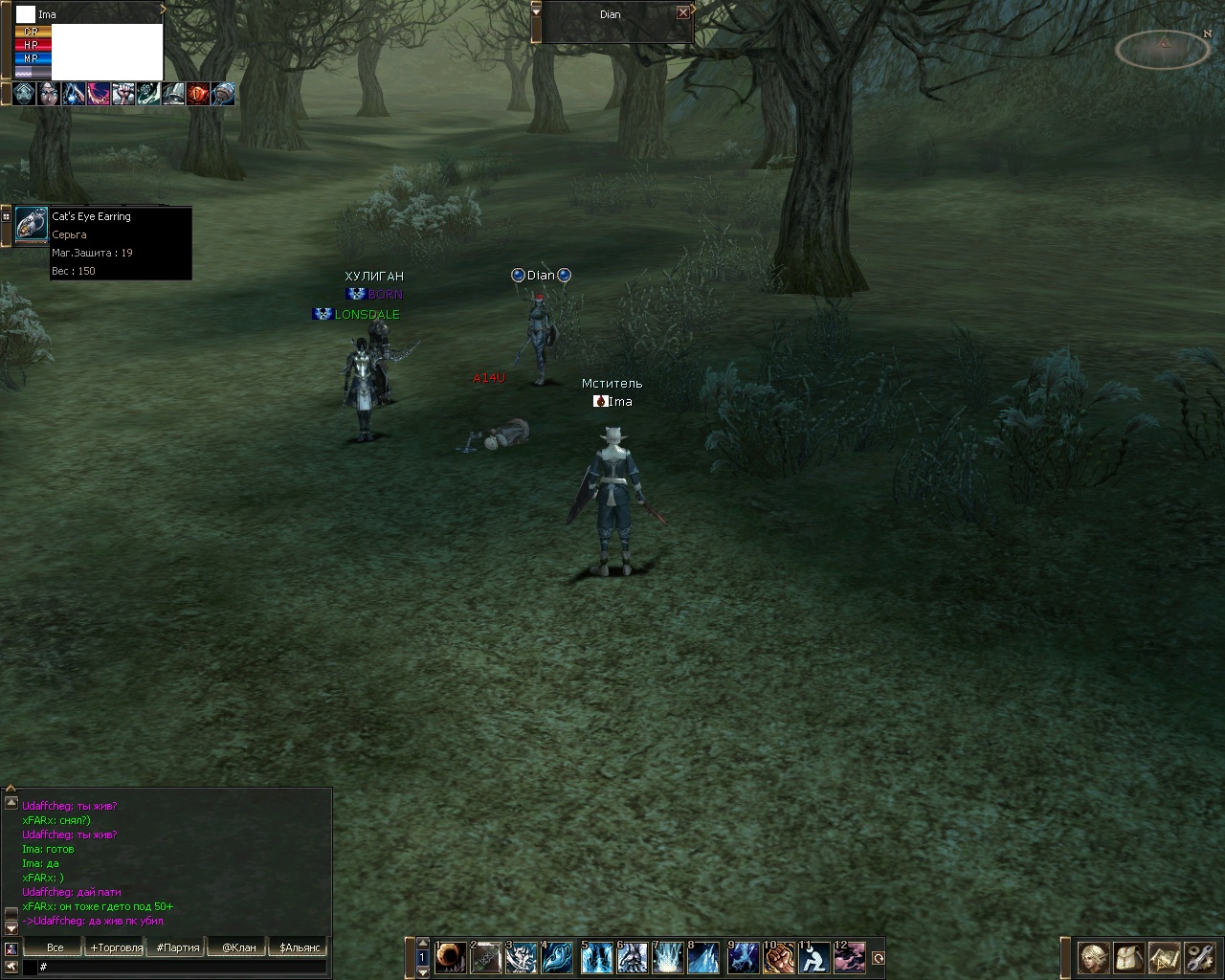This screenshot has height=980, width=1225.
Task: Close the Dian target window
Action: tap(682, 13)
